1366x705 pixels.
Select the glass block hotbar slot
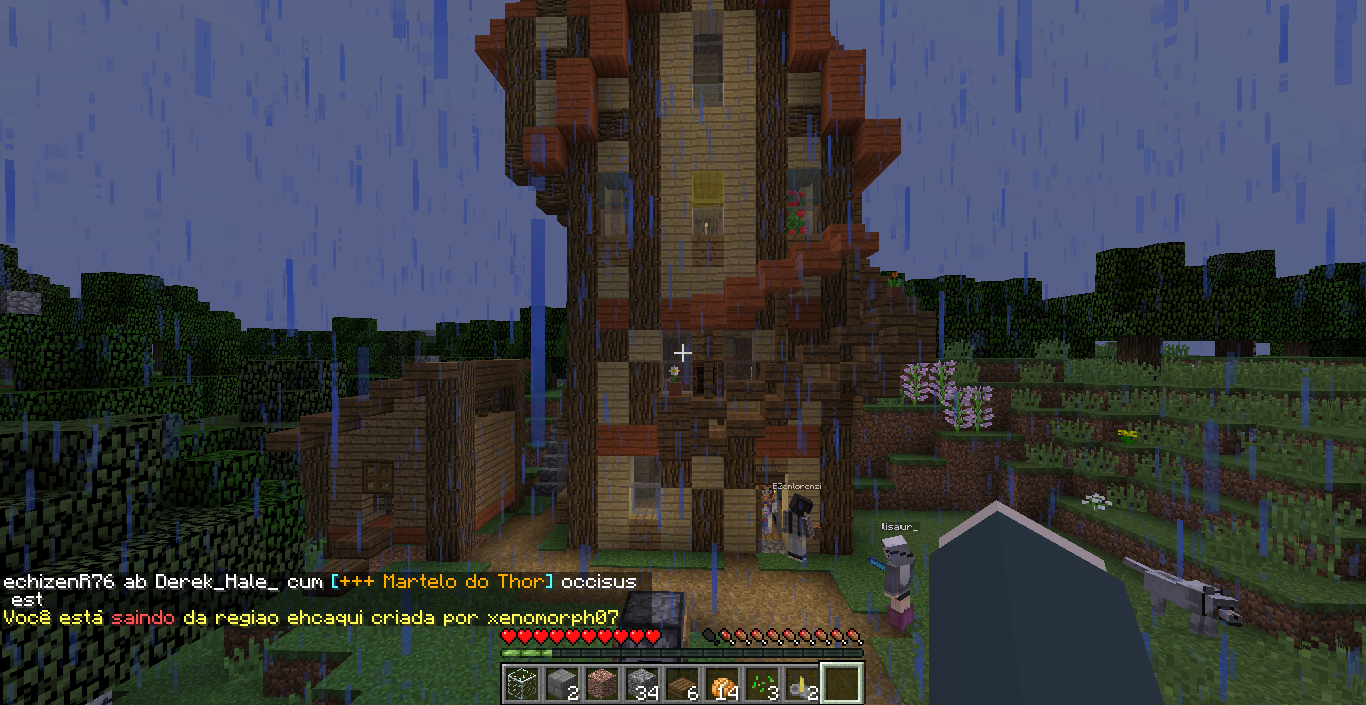pyautogui.click(x=520, y=684)
